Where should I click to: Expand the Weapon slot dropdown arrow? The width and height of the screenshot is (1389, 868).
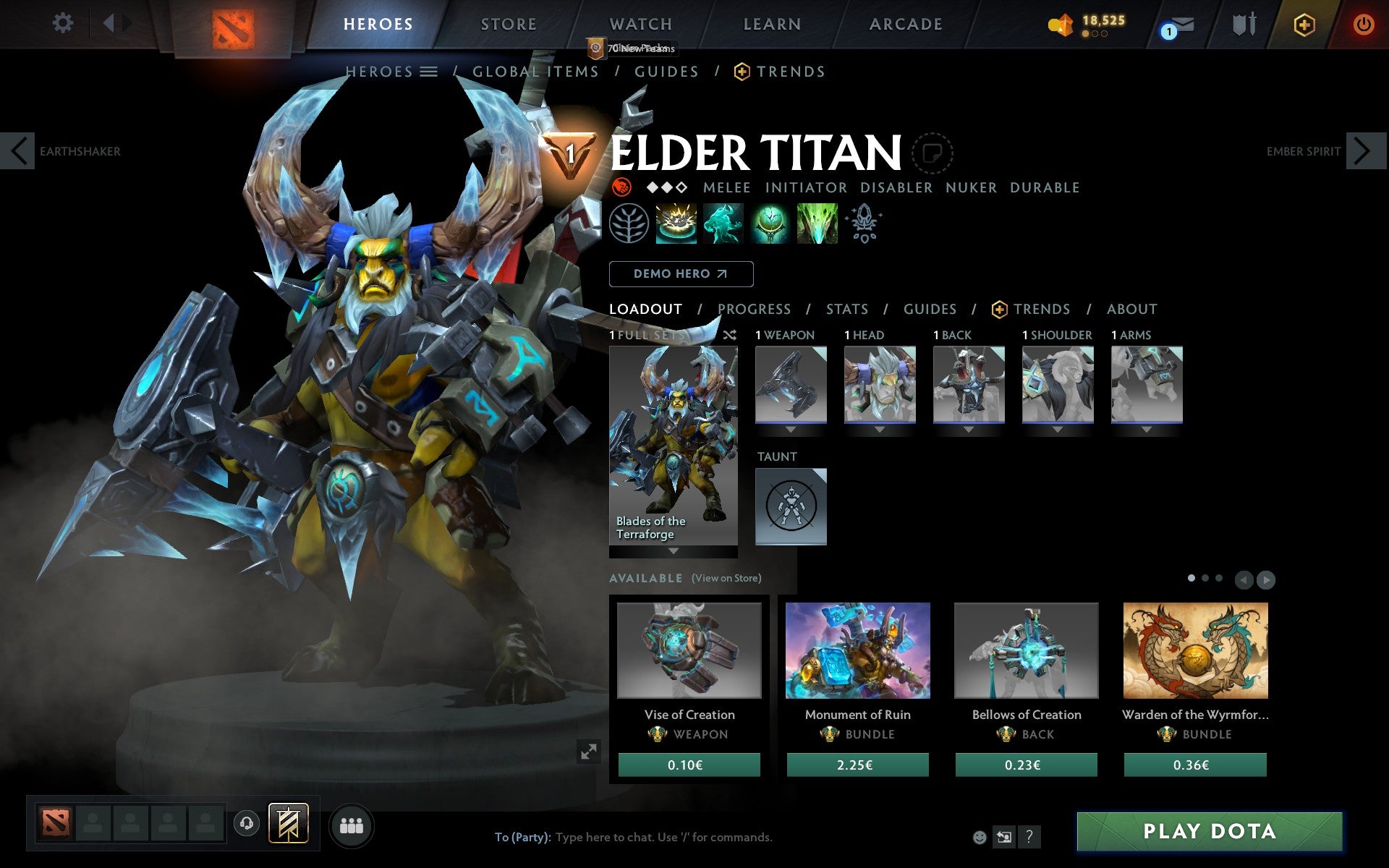point(790,430)
